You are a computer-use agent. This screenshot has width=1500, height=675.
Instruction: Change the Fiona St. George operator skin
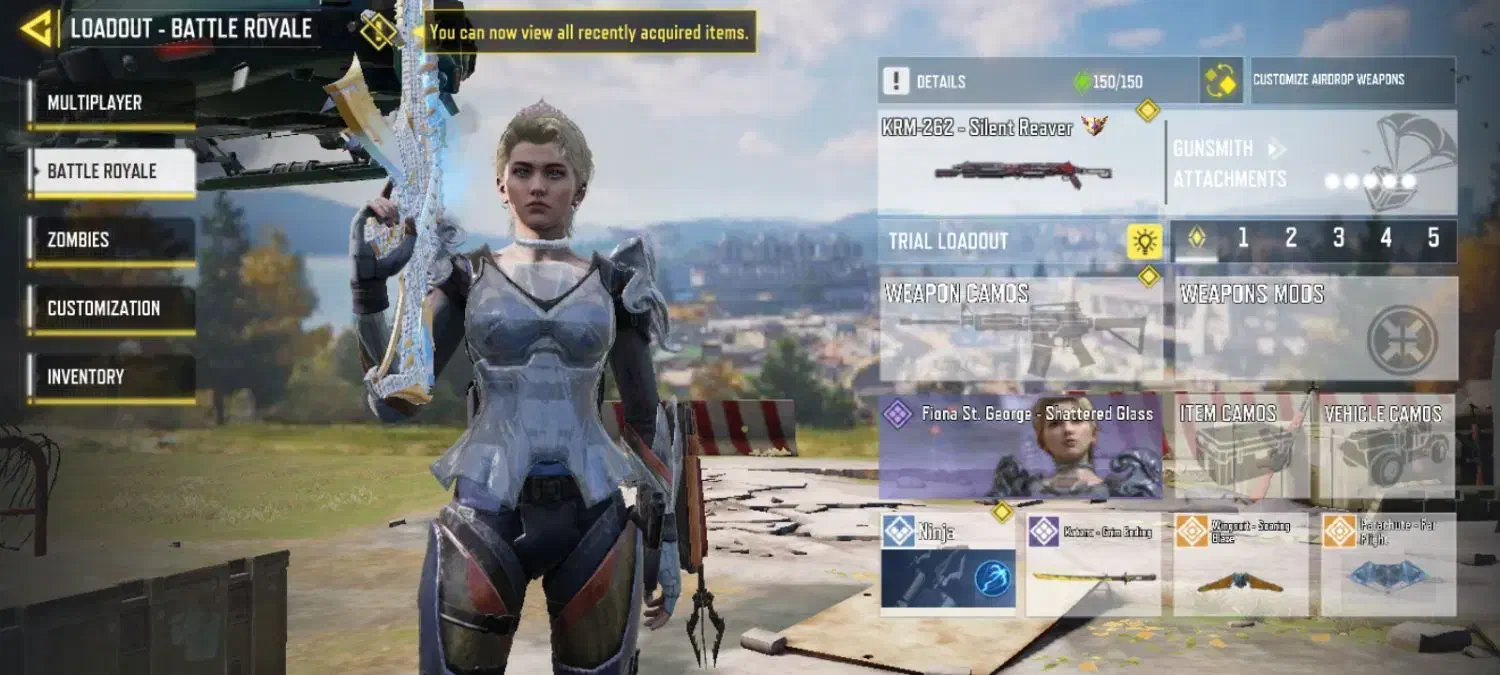pos(1020,447)
